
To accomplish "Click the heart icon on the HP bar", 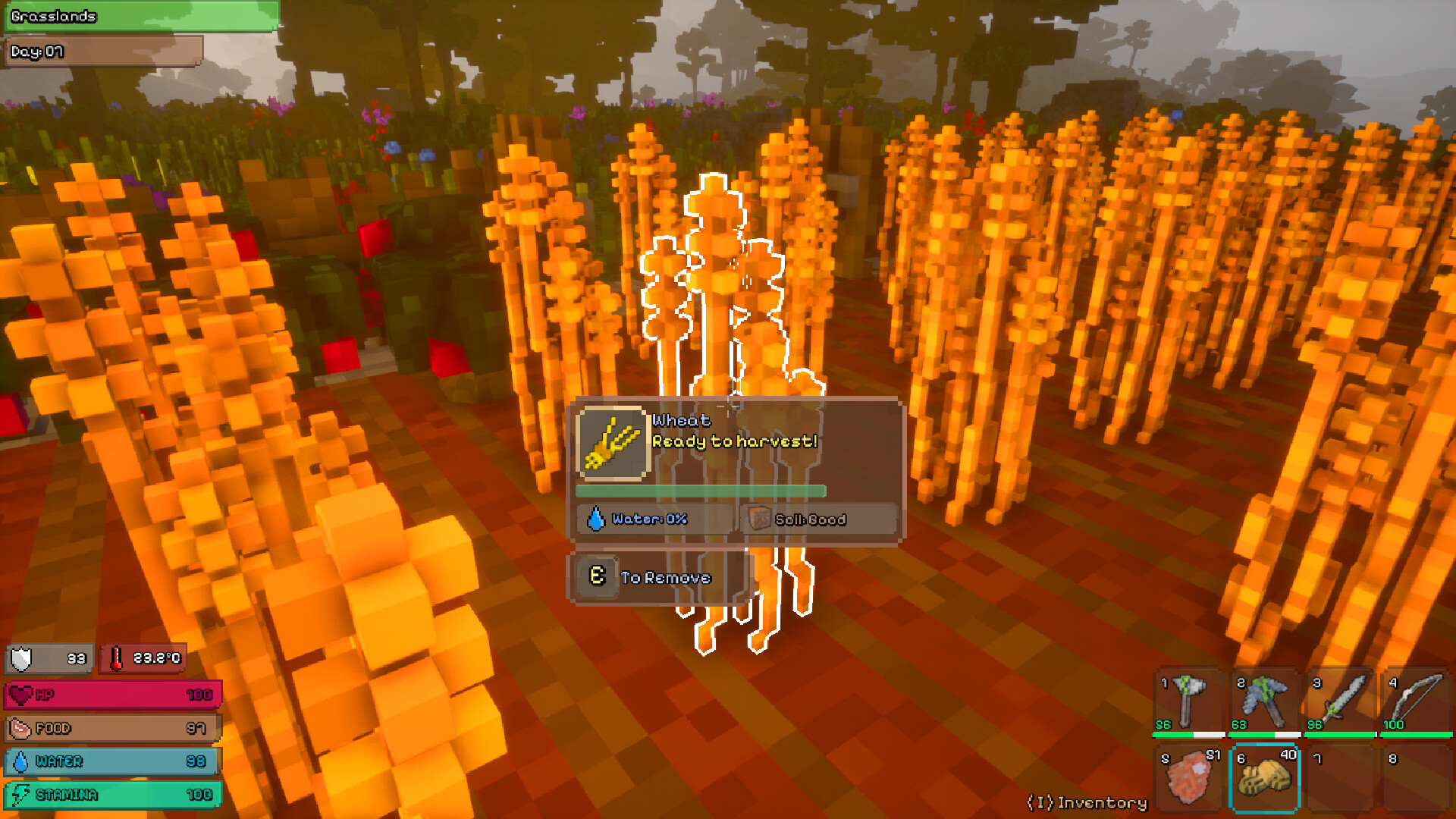I will (x=21, y=694).
